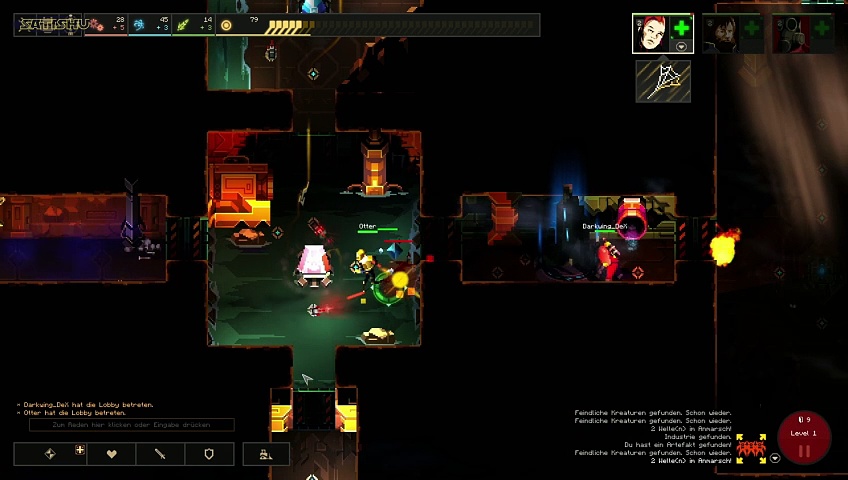Viewport: 848px width, 480px height.
Task: Select the bearded hero portrait
Action: pyautogui.click(x=719, y=32)
